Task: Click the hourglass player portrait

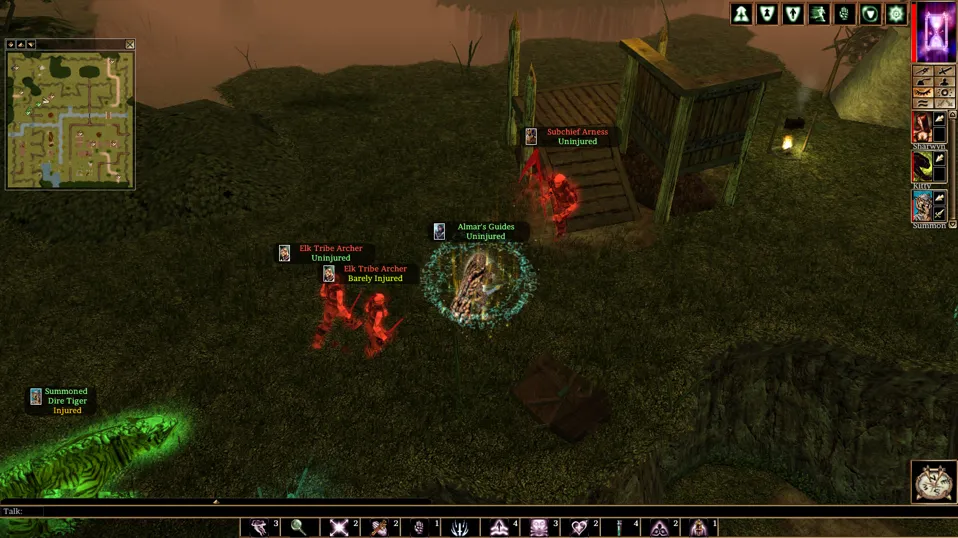Action: pyautogui.click(x=936, y=32)
